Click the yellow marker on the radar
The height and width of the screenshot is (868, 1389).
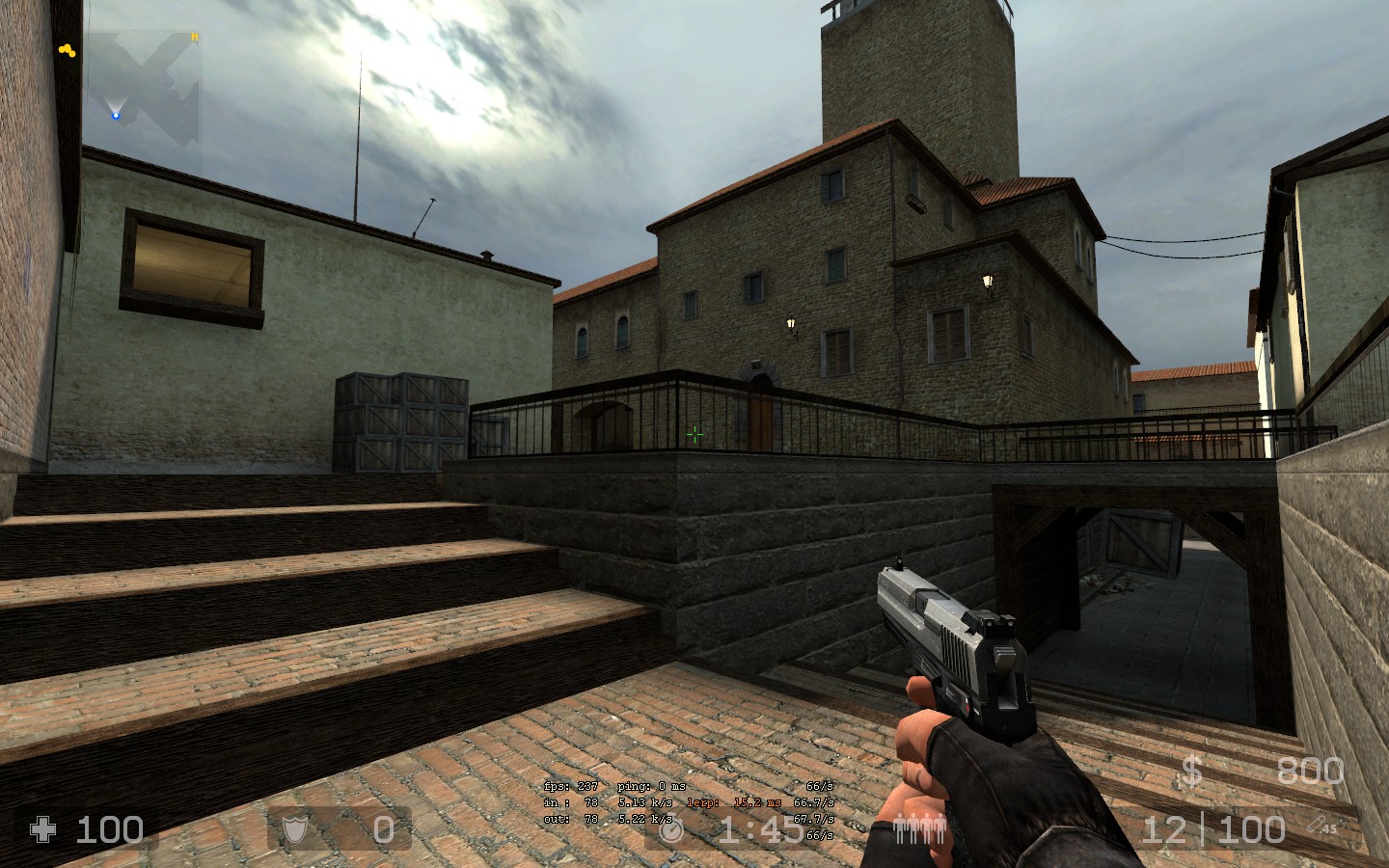point(67,50)
